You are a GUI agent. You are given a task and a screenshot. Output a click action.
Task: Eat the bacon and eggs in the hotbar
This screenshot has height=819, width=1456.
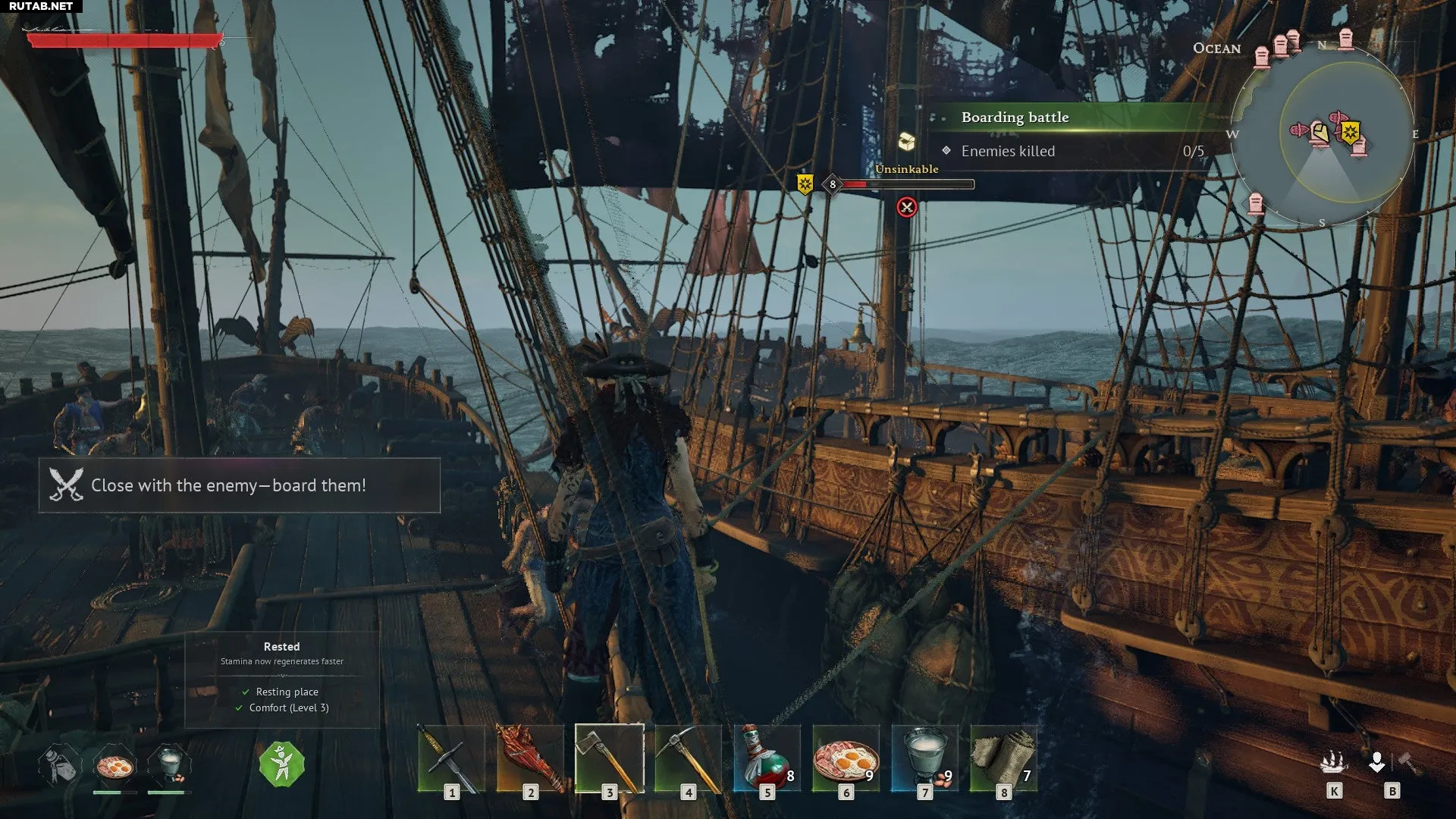846,758
